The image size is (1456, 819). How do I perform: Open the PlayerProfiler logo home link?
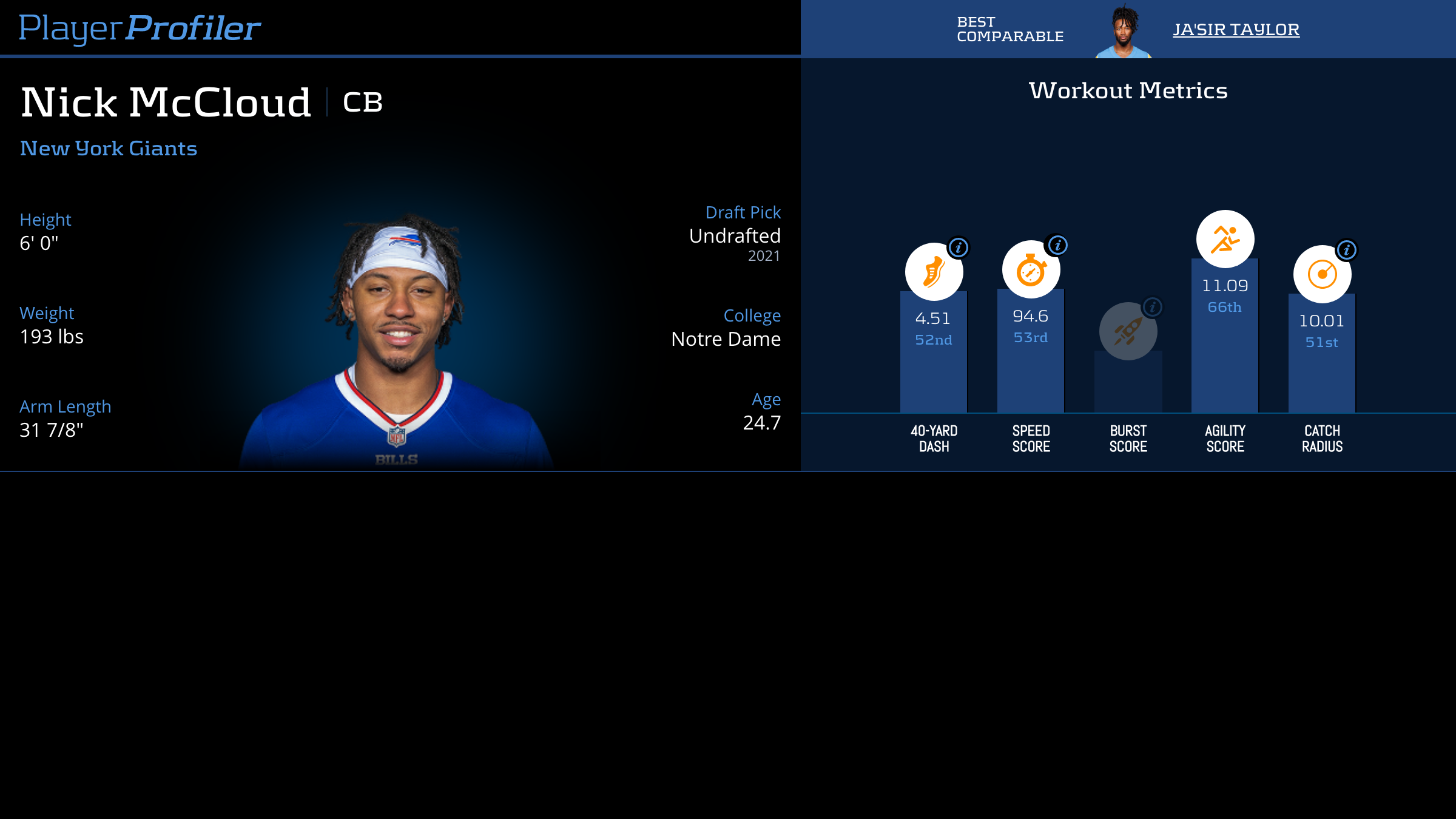140,28
